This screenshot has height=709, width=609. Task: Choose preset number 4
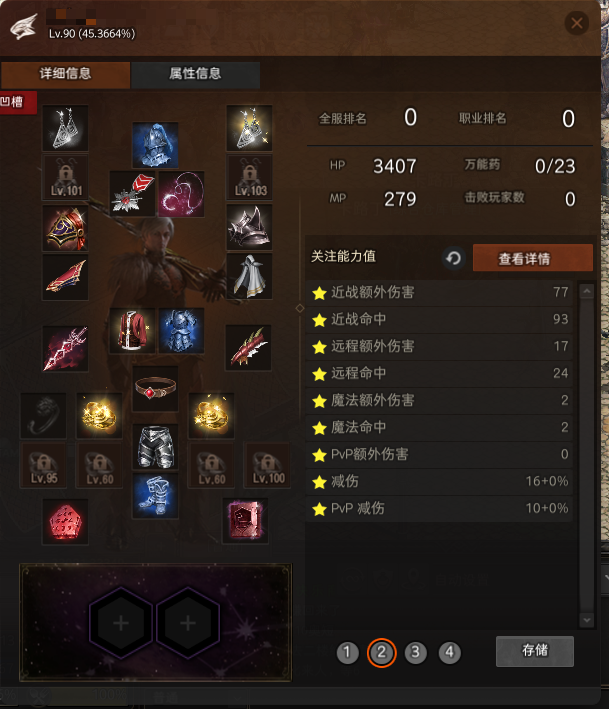(x=450, y=653)
